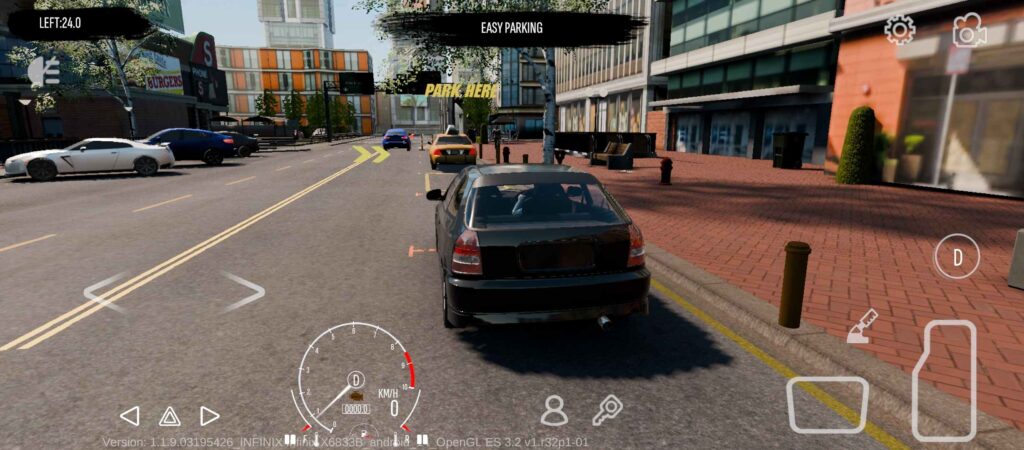The width and height of the screenshot is (1024, 450).
Task: Switch the camera view
Action: click(968, 31)
